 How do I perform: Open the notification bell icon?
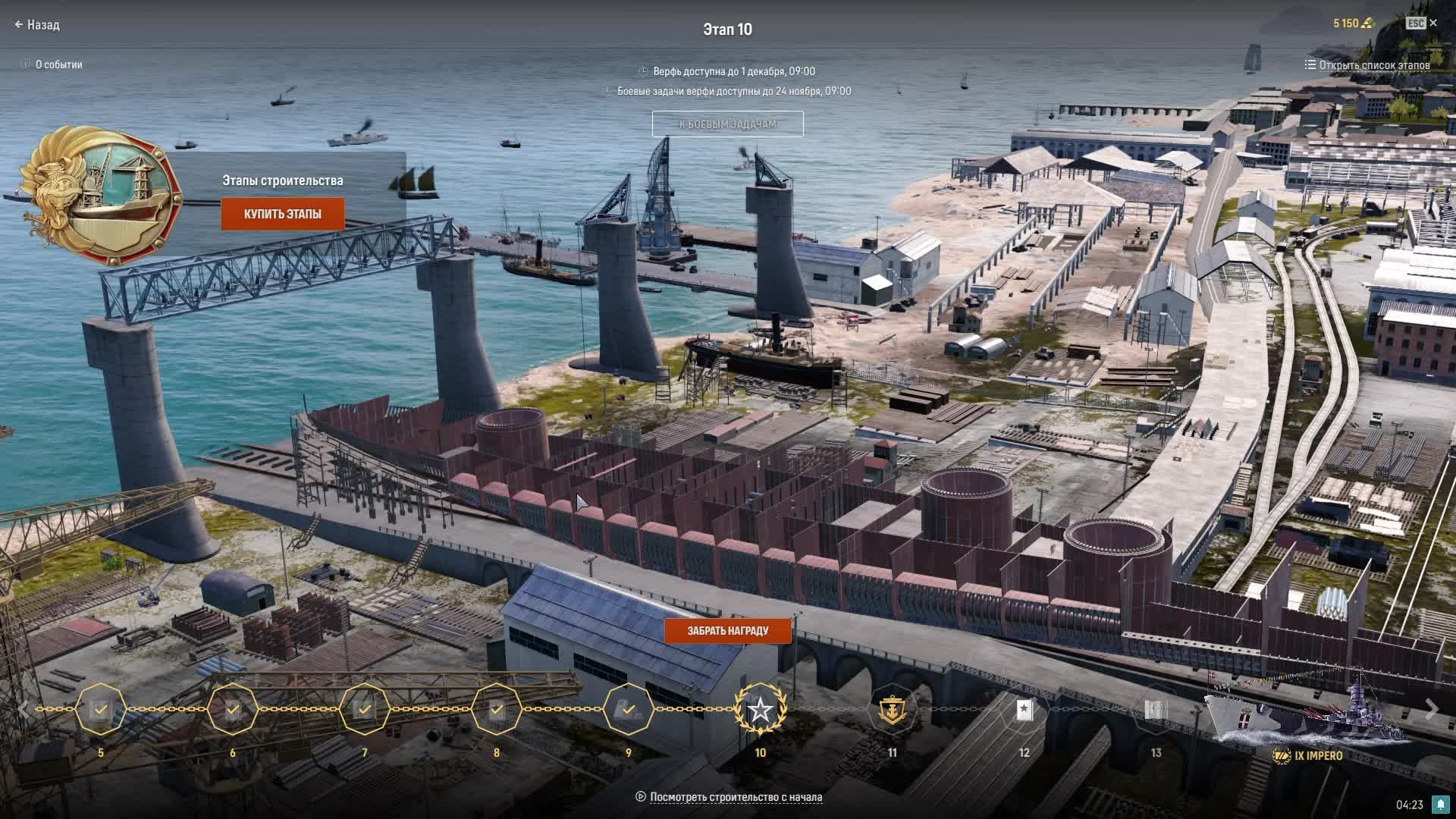[1440, 805]
